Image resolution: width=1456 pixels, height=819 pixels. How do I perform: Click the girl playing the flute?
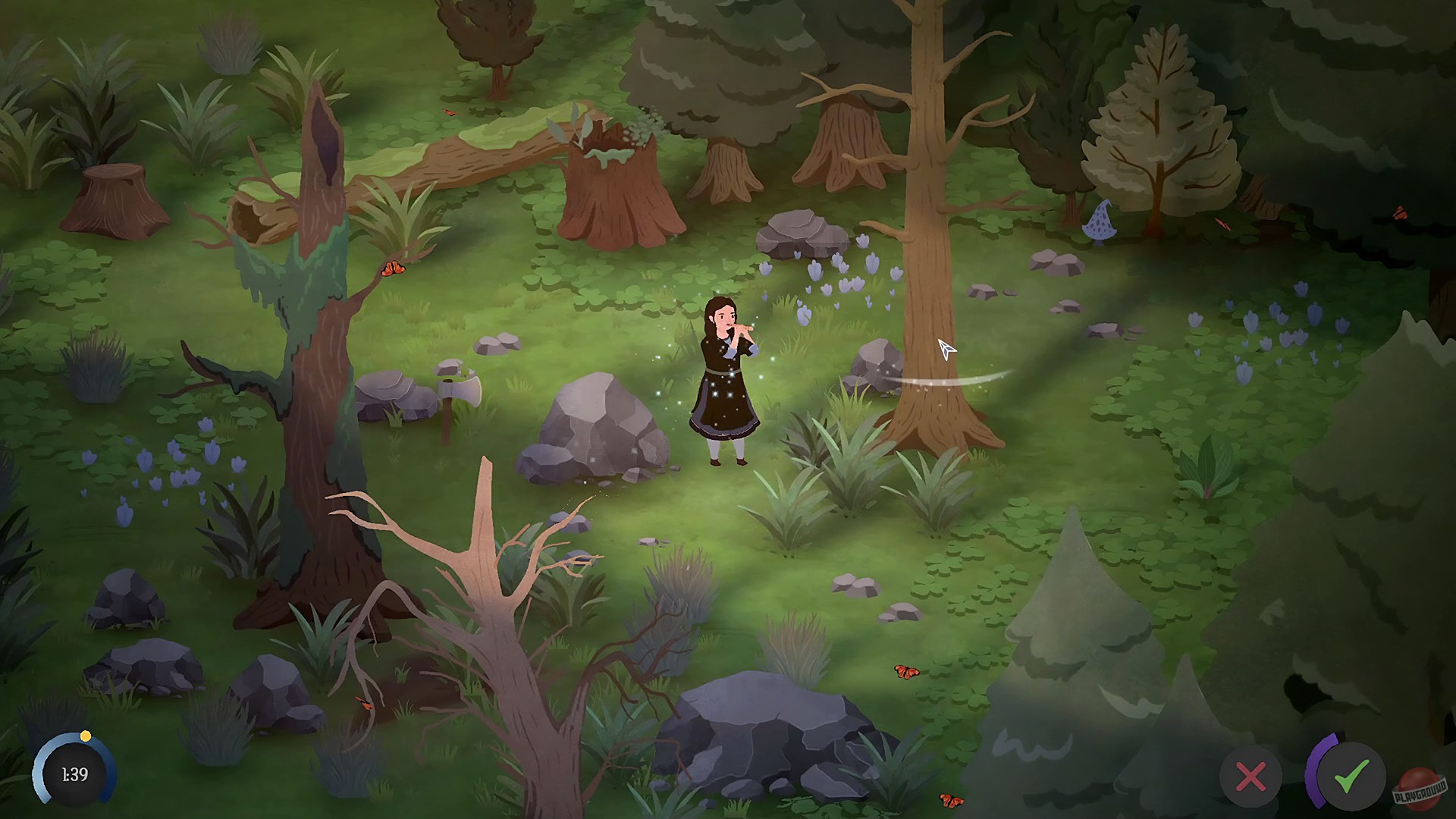tap(724, 372)
